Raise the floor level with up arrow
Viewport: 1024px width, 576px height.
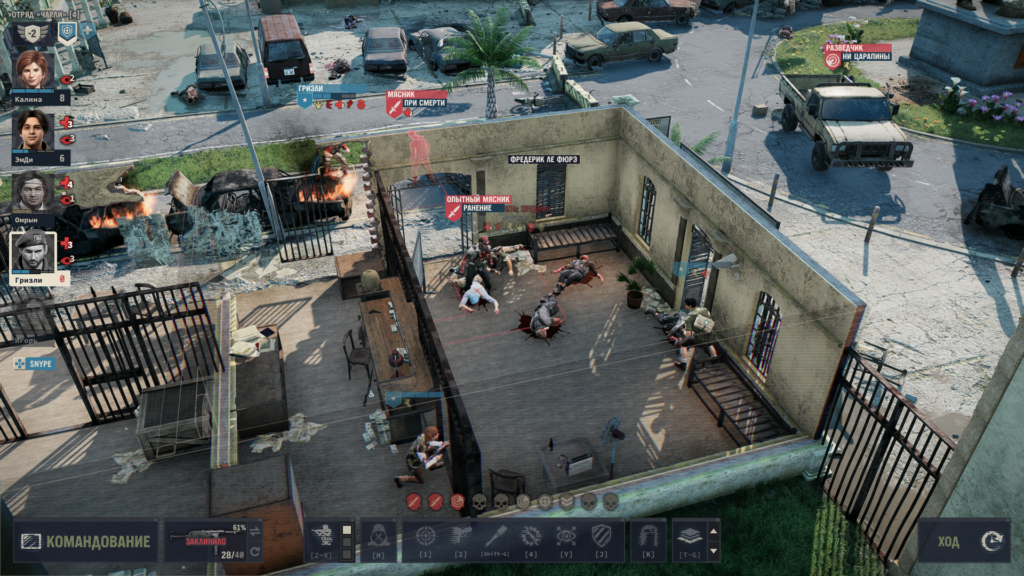tap(713, 531)
